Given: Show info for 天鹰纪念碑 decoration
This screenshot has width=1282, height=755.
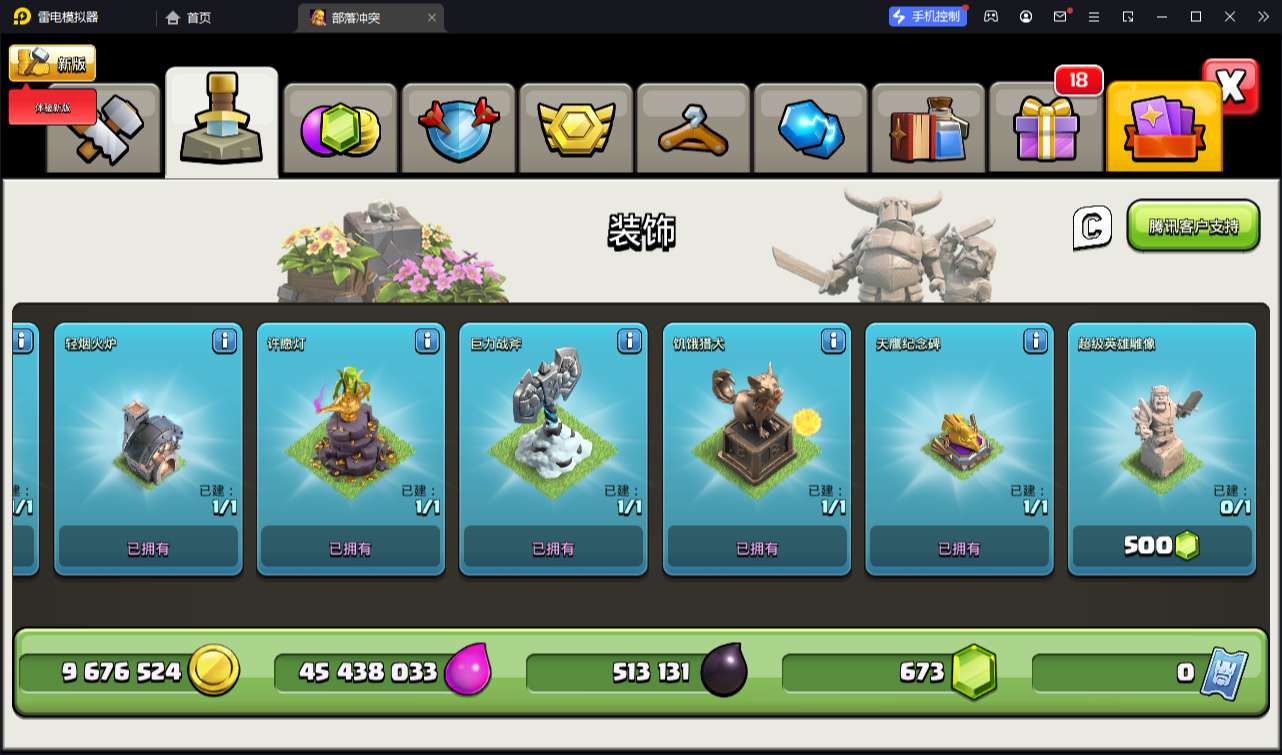Looking at the screenshot, I should click(x=1036, y=342).
